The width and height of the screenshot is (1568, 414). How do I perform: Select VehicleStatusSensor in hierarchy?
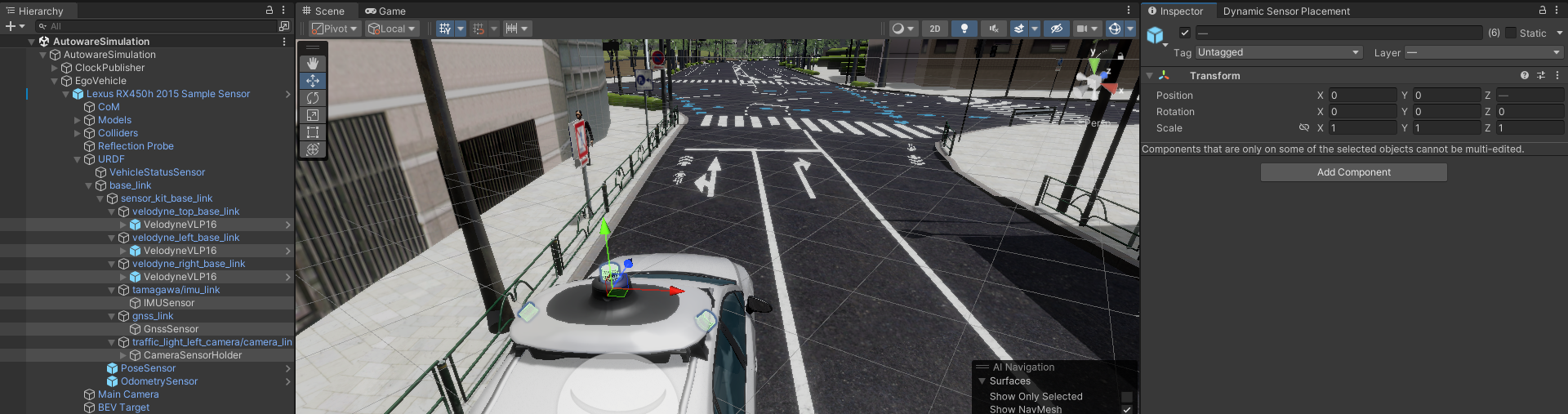(157, 172)
